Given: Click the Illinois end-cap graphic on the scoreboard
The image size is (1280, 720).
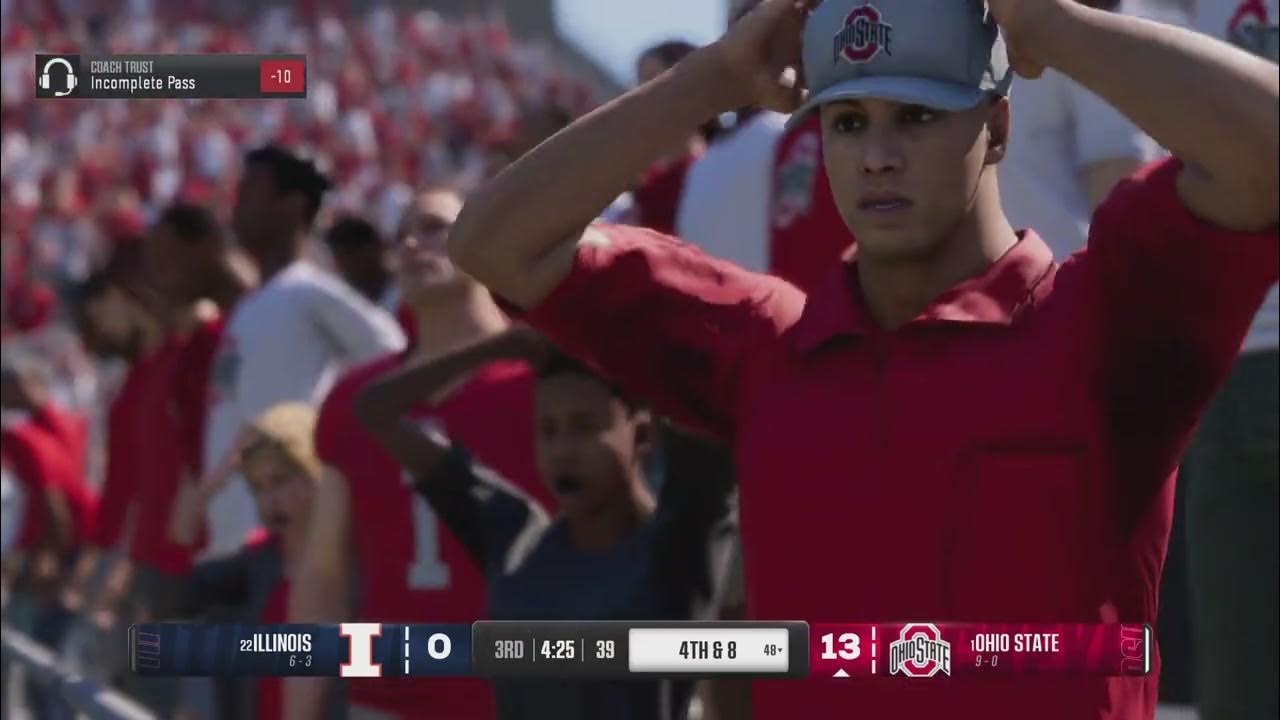Looking at the screenshot, I should pyautogui.click(x=150, y=650).
